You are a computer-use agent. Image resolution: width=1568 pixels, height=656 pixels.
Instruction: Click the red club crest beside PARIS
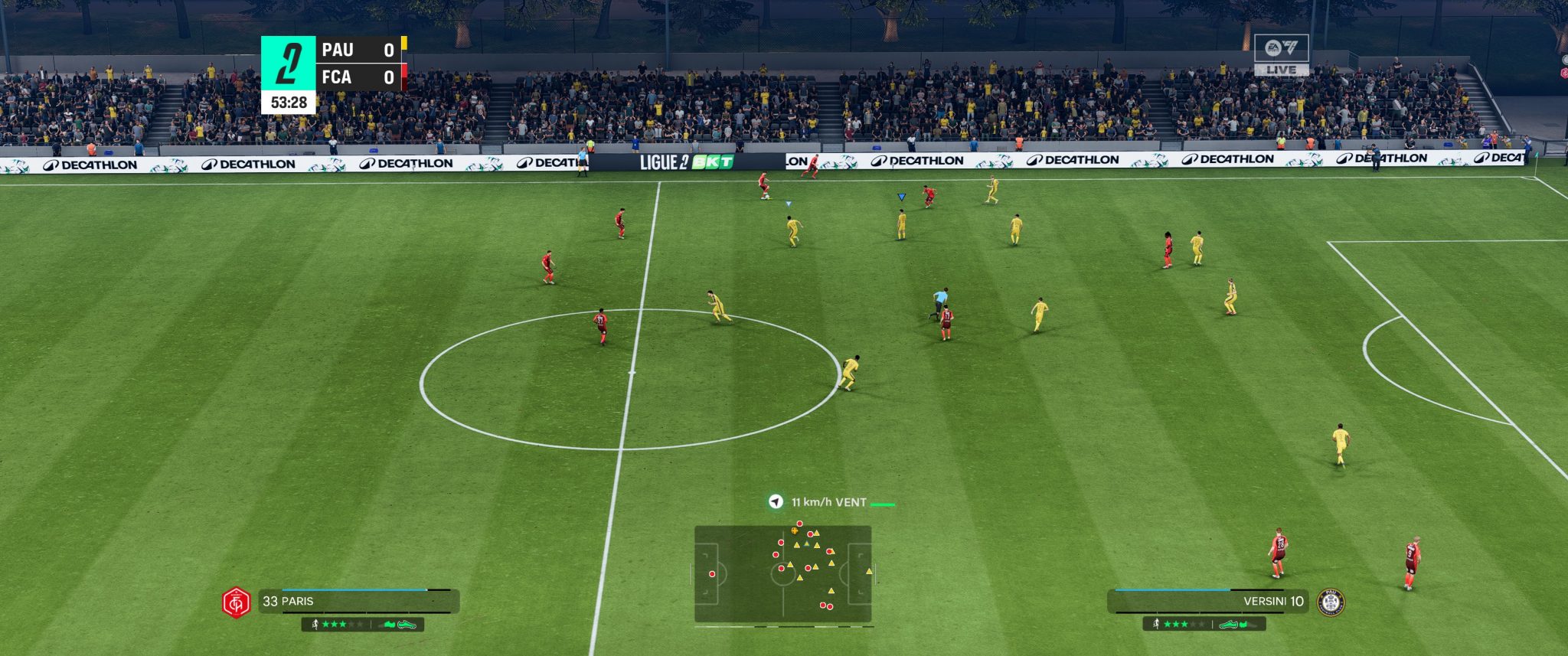(x=237, y=602)
